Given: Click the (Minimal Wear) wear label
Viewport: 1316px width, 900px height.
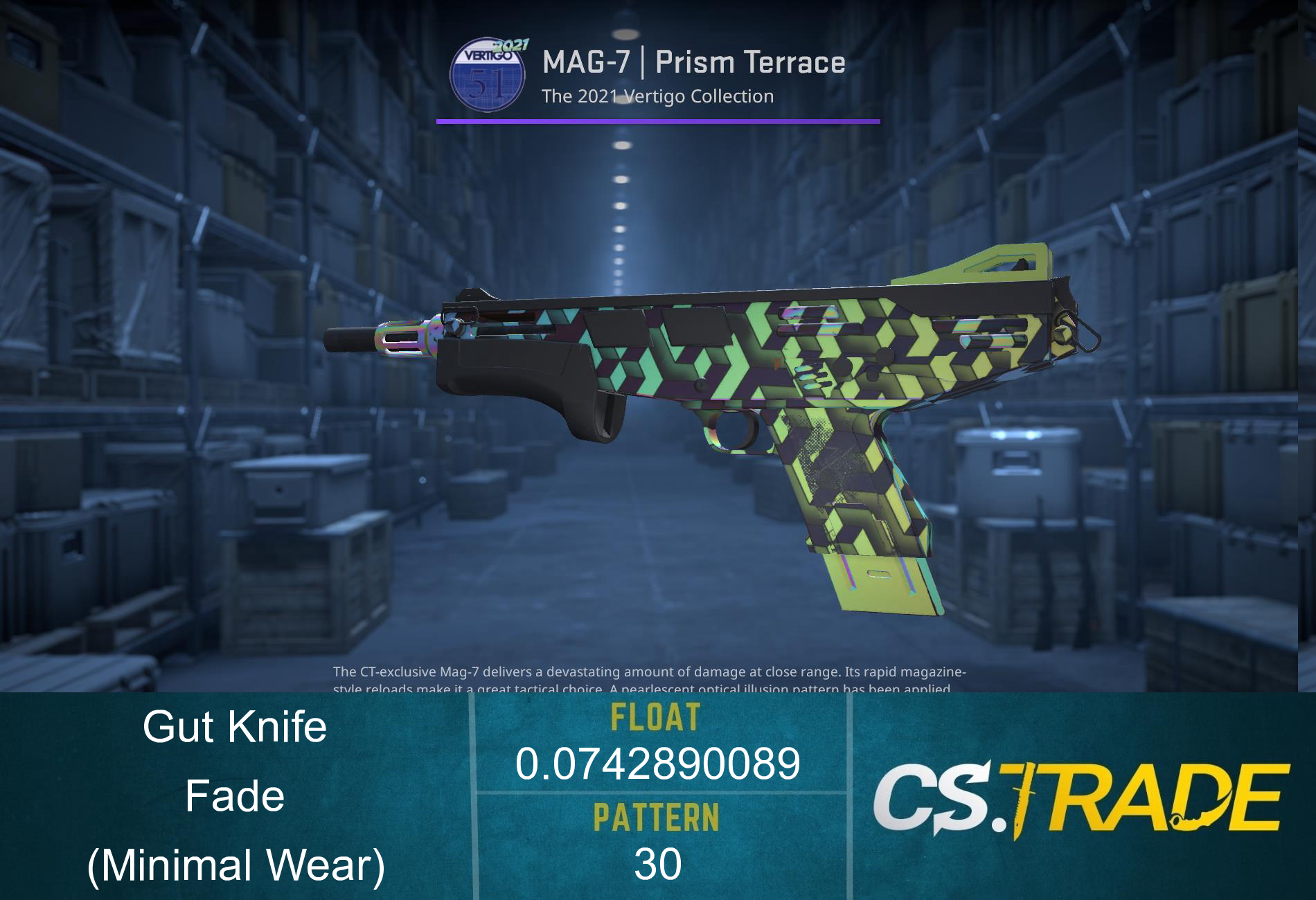Looking at the screenshot, I should [x=235, y=863].
